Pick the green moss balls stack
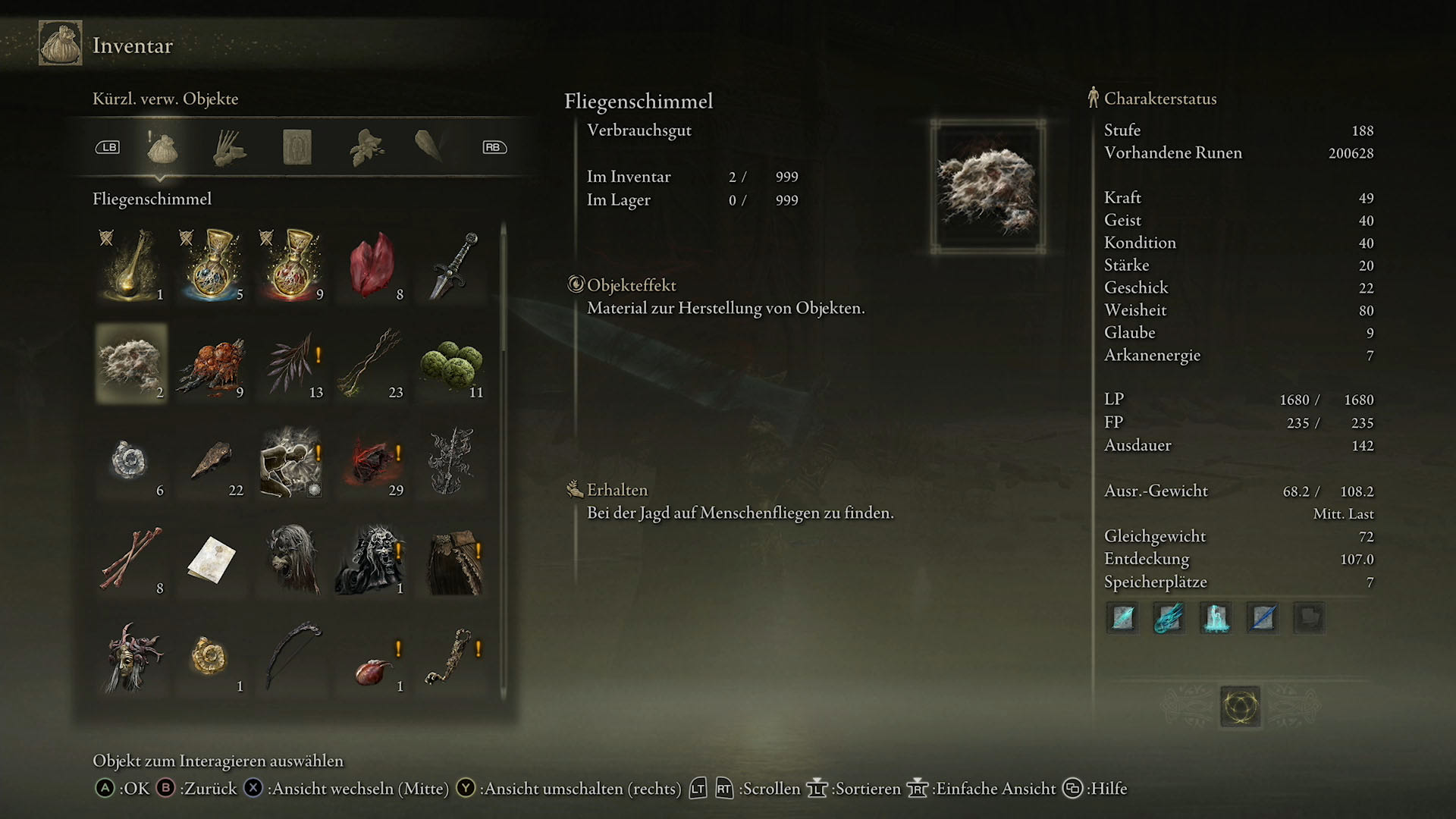This screenshot has width=1456, height=819. [452, 364]
